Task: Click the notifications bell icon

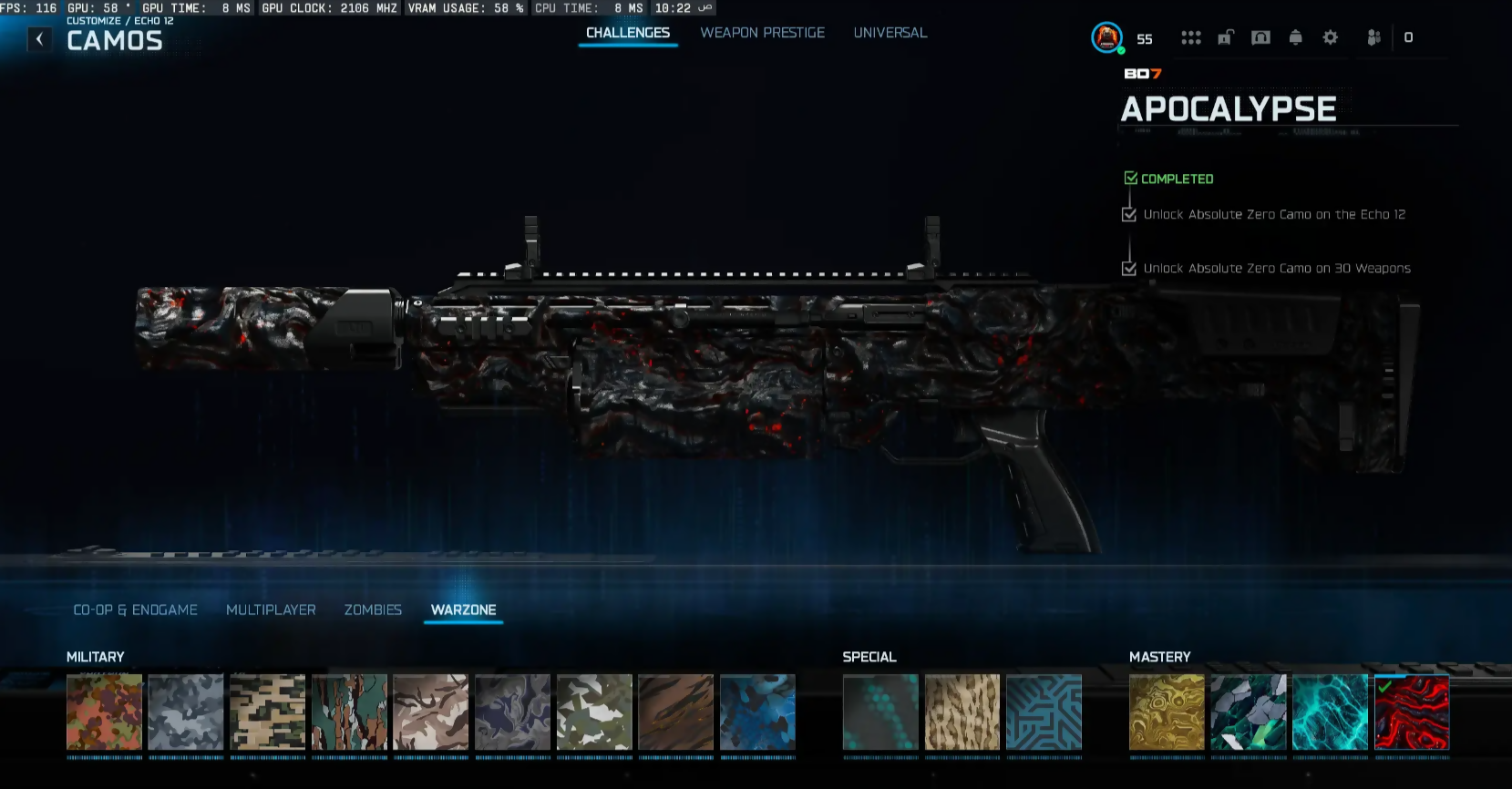Action: tap(1295, 37)
